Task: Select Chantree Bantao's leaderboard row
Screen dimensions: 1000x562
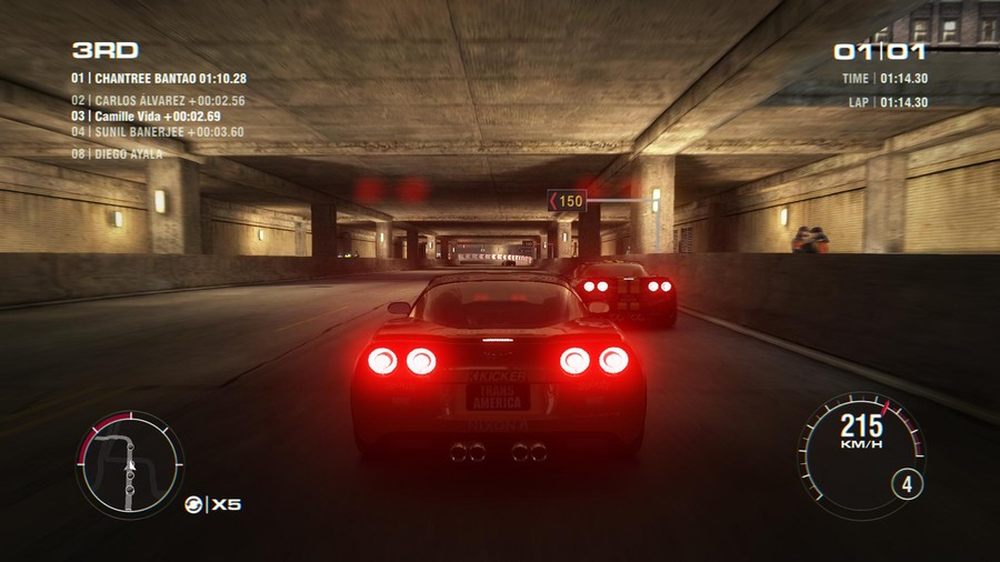Action: coord(159,78)
